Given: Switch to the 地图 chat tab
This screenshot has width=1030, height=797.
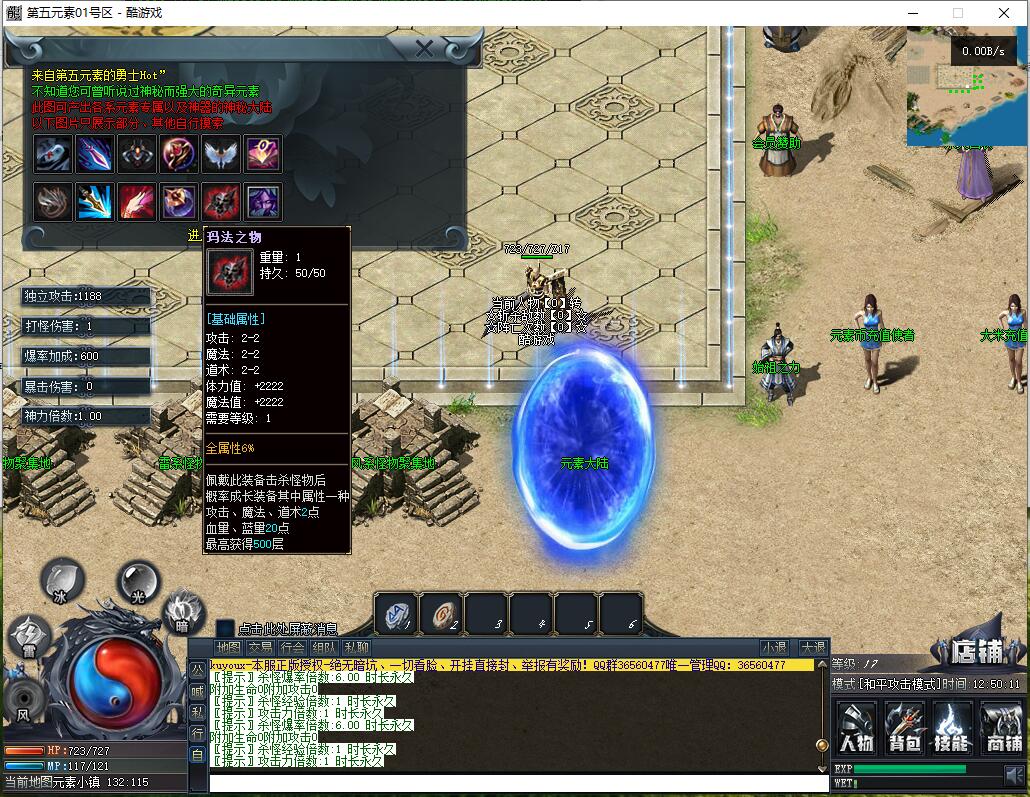Looking at the screenshot, I should pyautogui.click(x=228, y=648).
